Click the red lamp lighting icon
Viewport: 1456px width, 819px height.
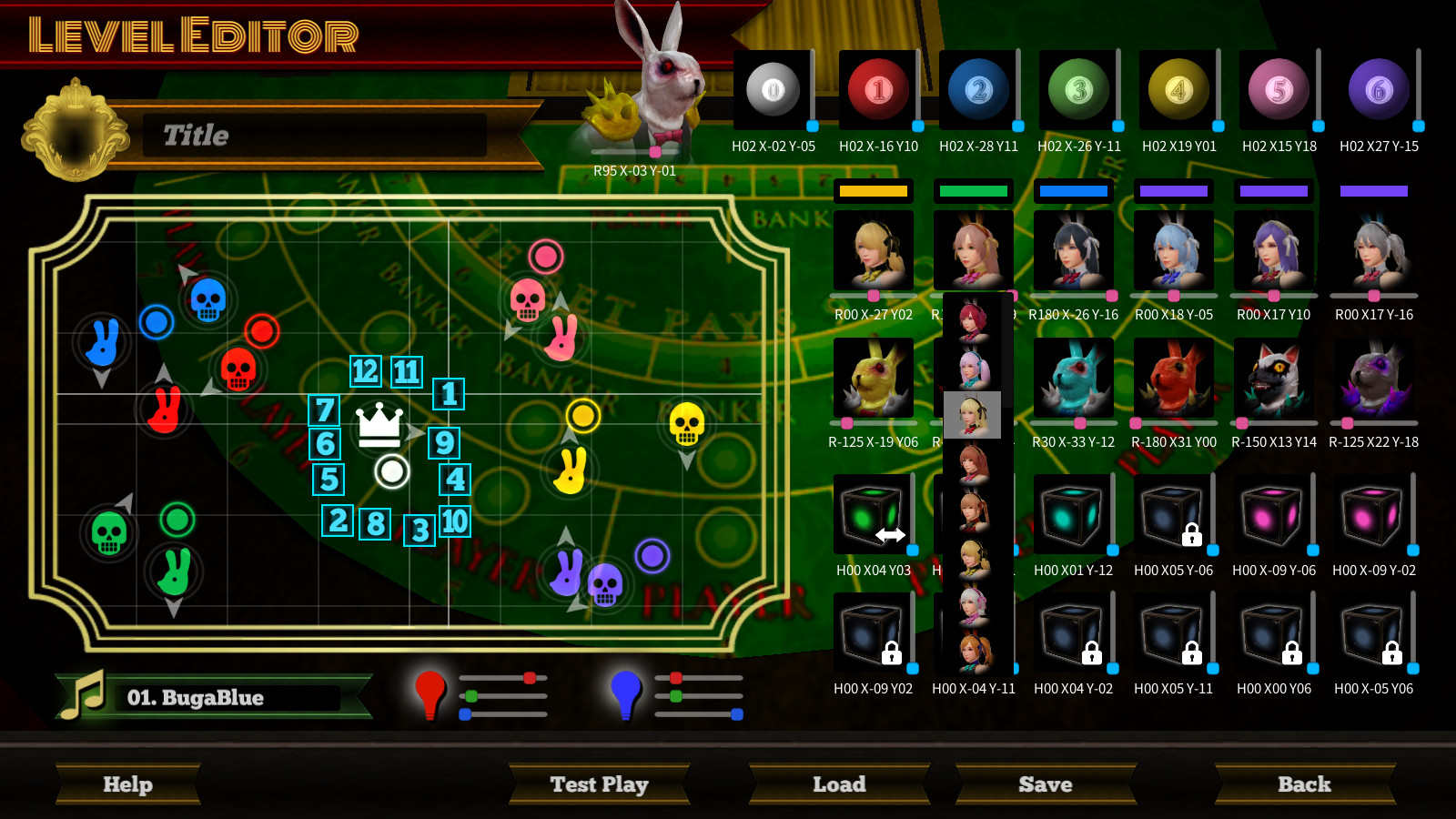tap(428, 695)
